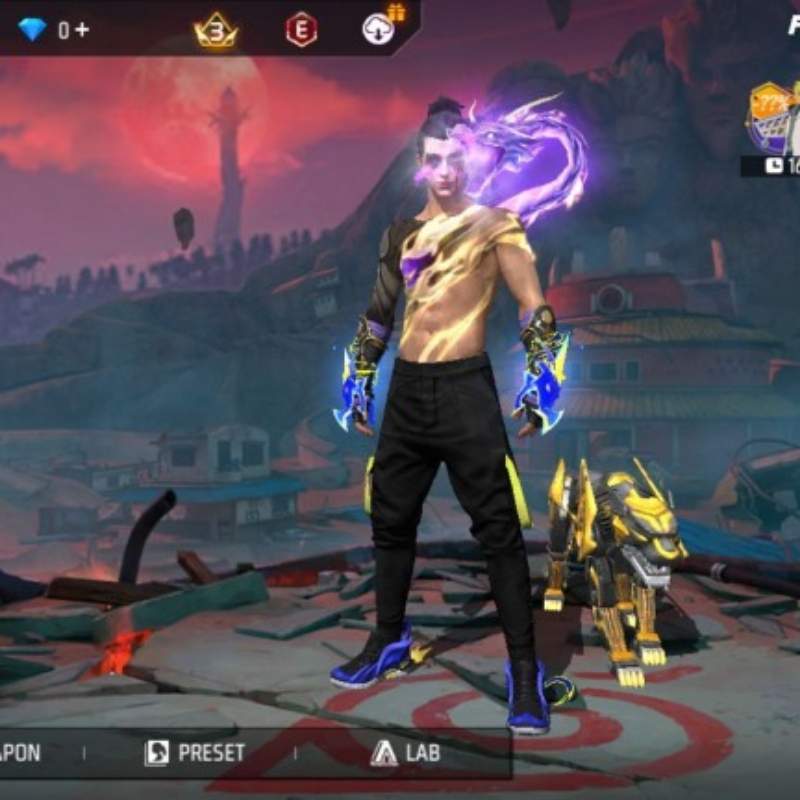Screen dimensions: 800x800
Task: Open the cloud download center icon
Action: point(379,29)
